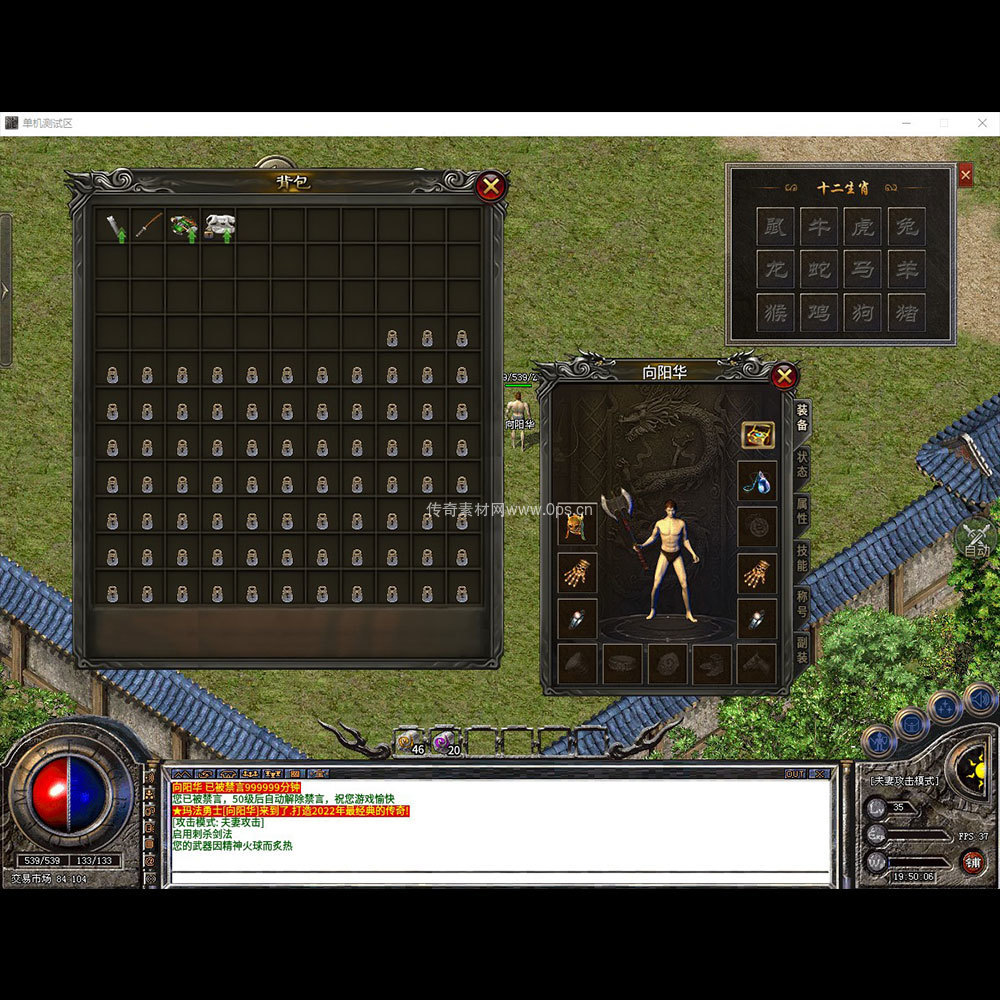Viewport: 1000px width, 1000px height.
Task: Close the 背包 backpack window
Action: 490,186
